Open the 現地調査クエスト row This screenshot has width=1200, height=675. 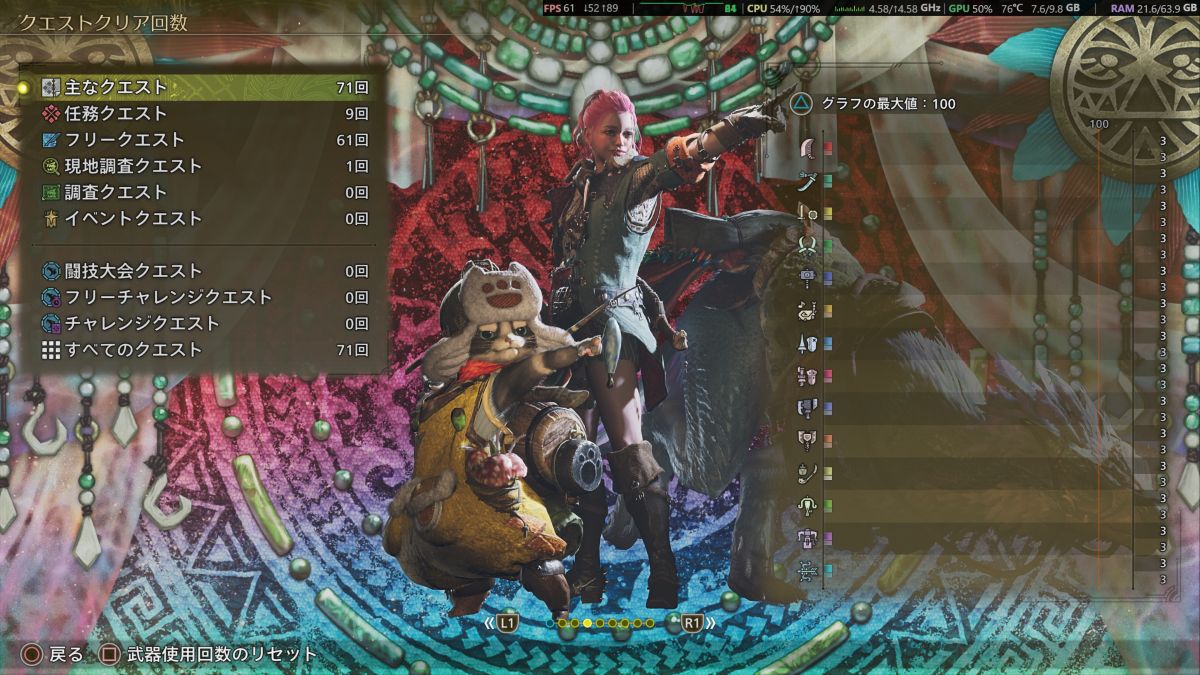pyautogui.click(x=200, y=166)
